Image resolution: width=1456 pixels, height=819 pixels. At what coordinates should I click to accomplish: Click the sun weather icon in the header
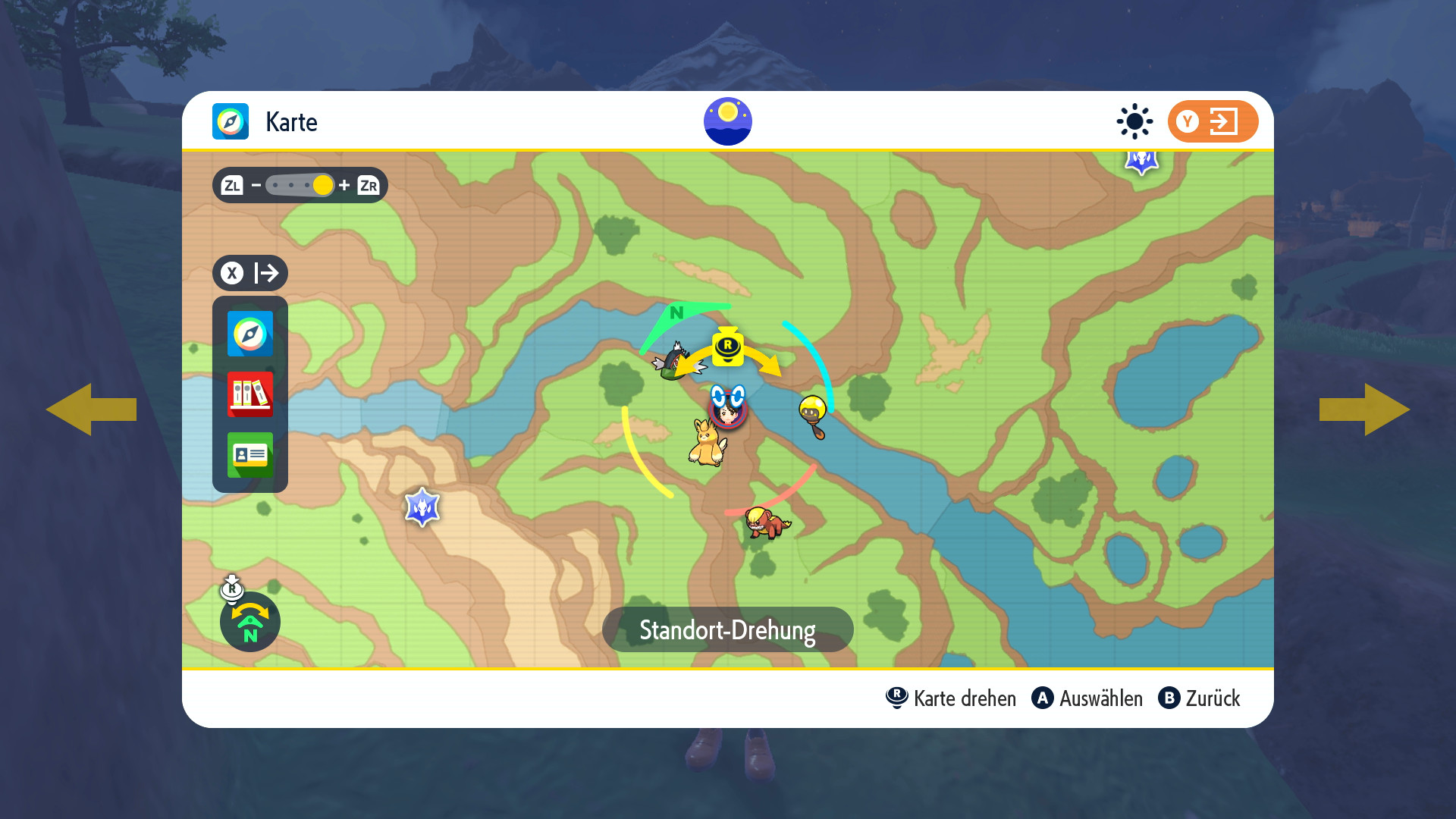point(1134,121)
